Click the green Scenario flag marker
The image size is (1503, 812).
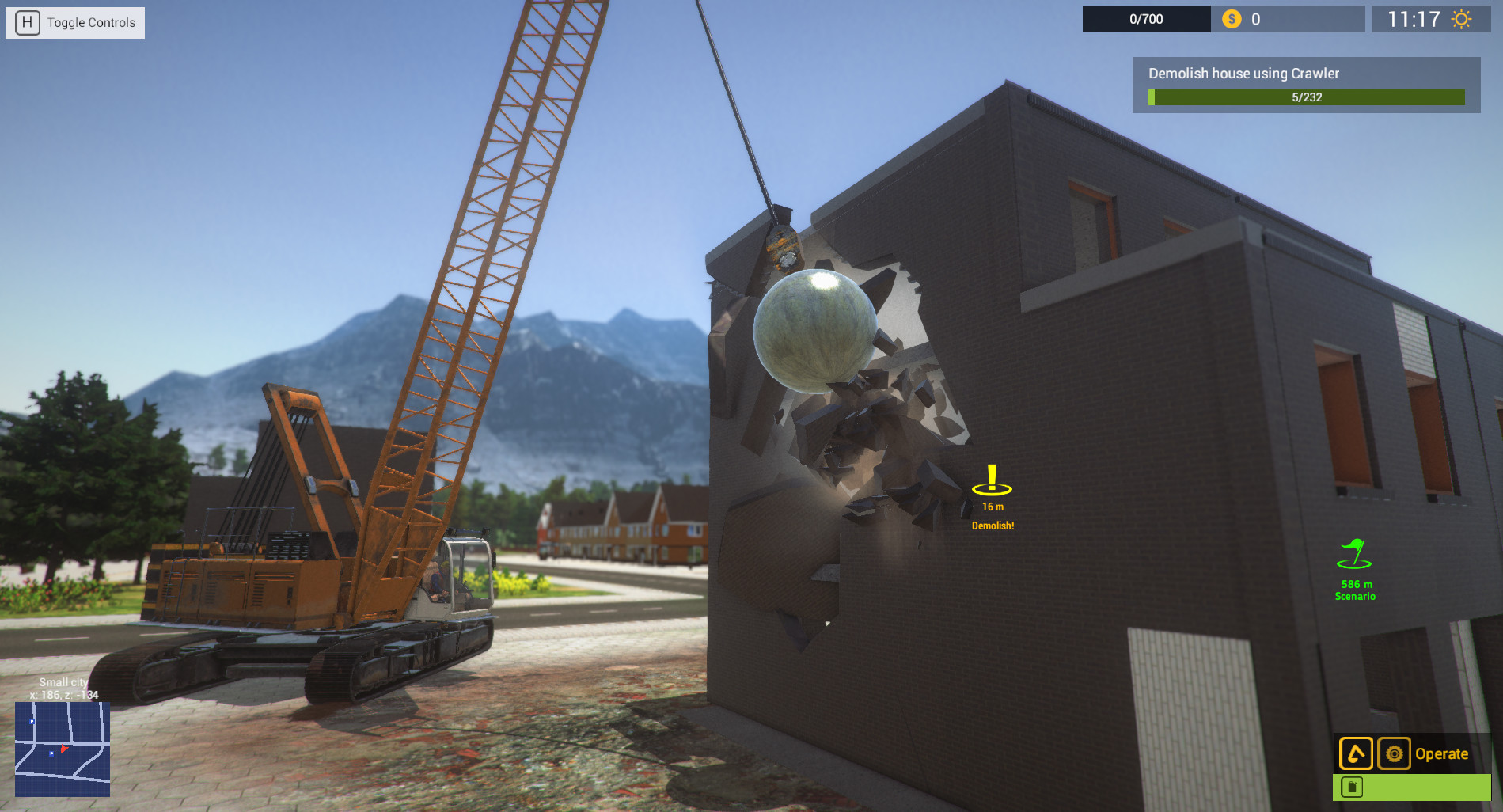[1355, 554]
